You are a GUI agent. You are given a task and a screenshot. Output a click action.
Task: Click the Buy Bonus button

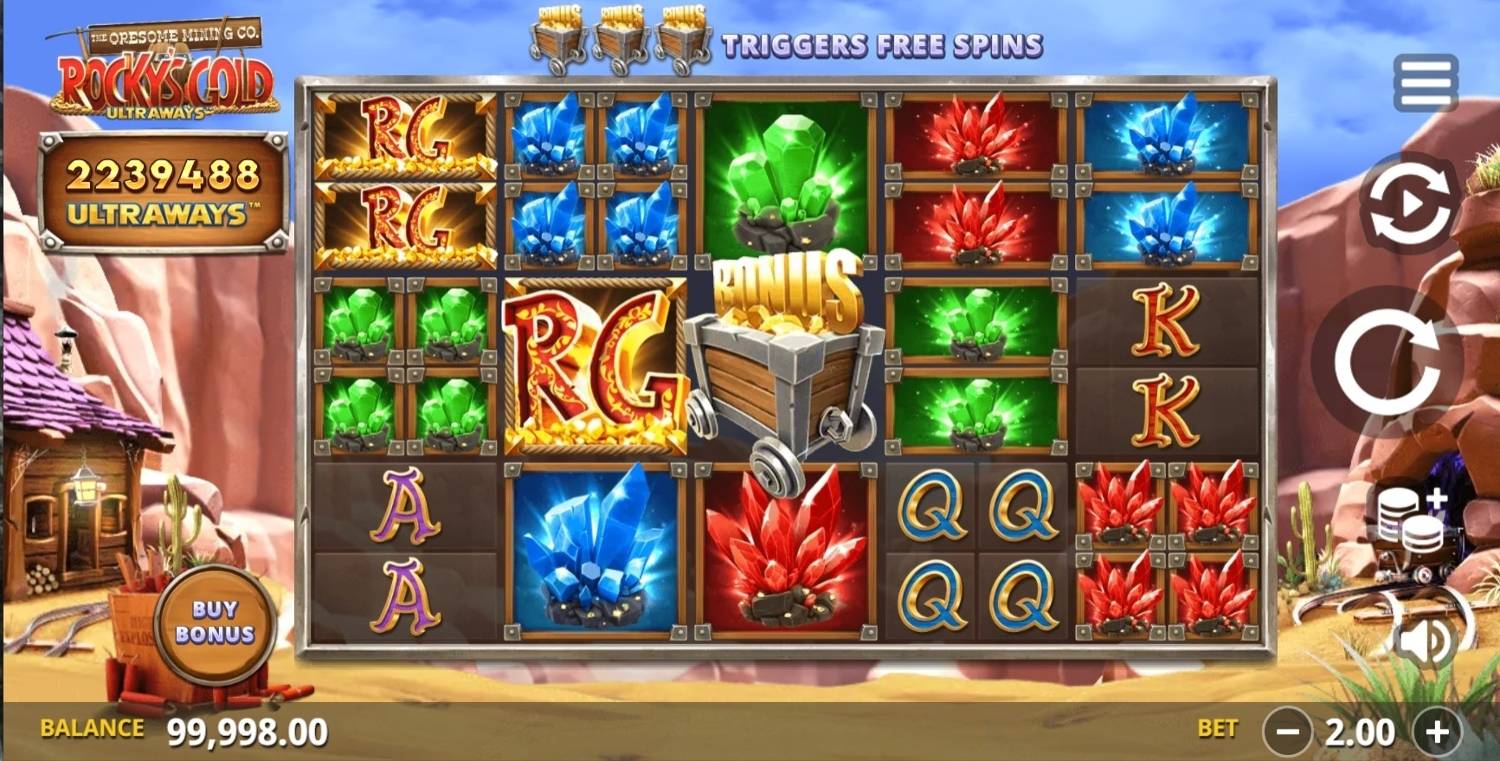(x=215, y=623)
